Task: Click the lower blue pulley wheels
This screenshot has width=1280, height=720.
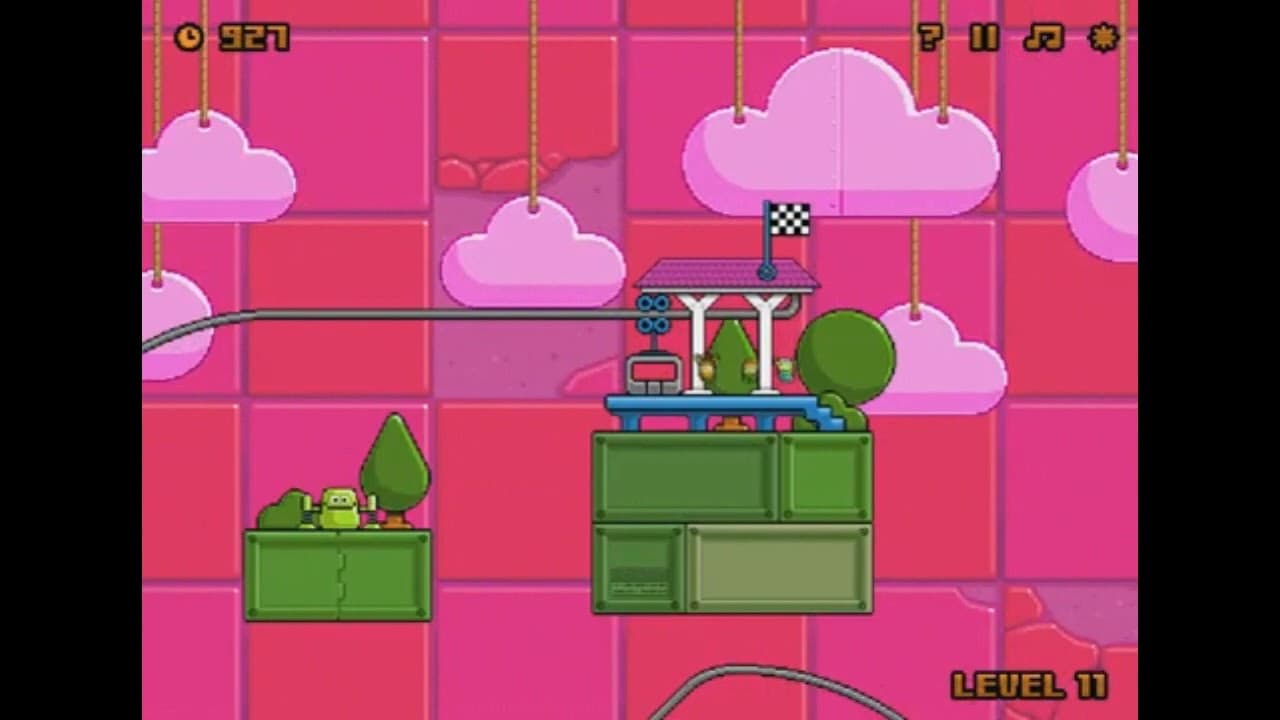Action: (652, 326)
